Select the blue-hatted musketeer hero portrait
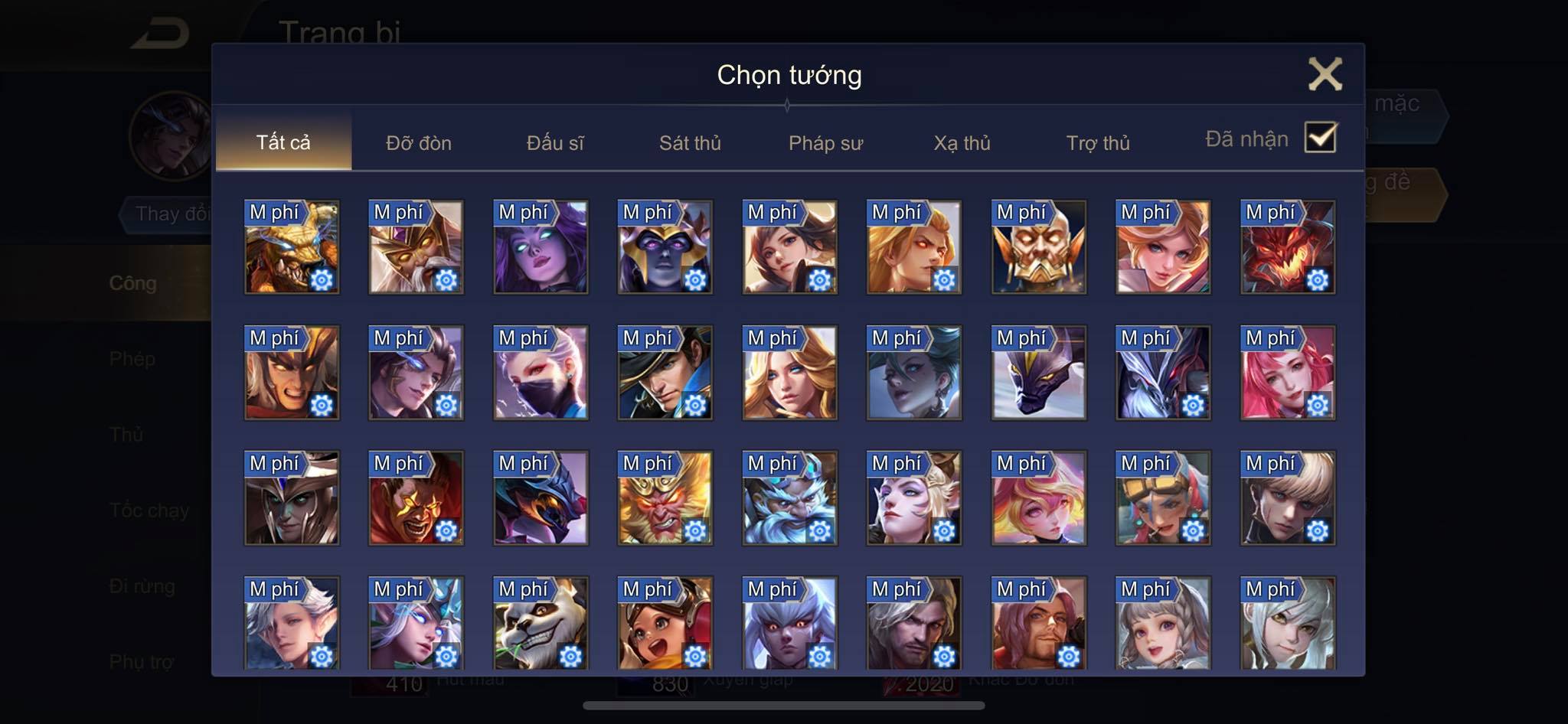Viewport: 1568px width, 724px height. pos(665,373)
